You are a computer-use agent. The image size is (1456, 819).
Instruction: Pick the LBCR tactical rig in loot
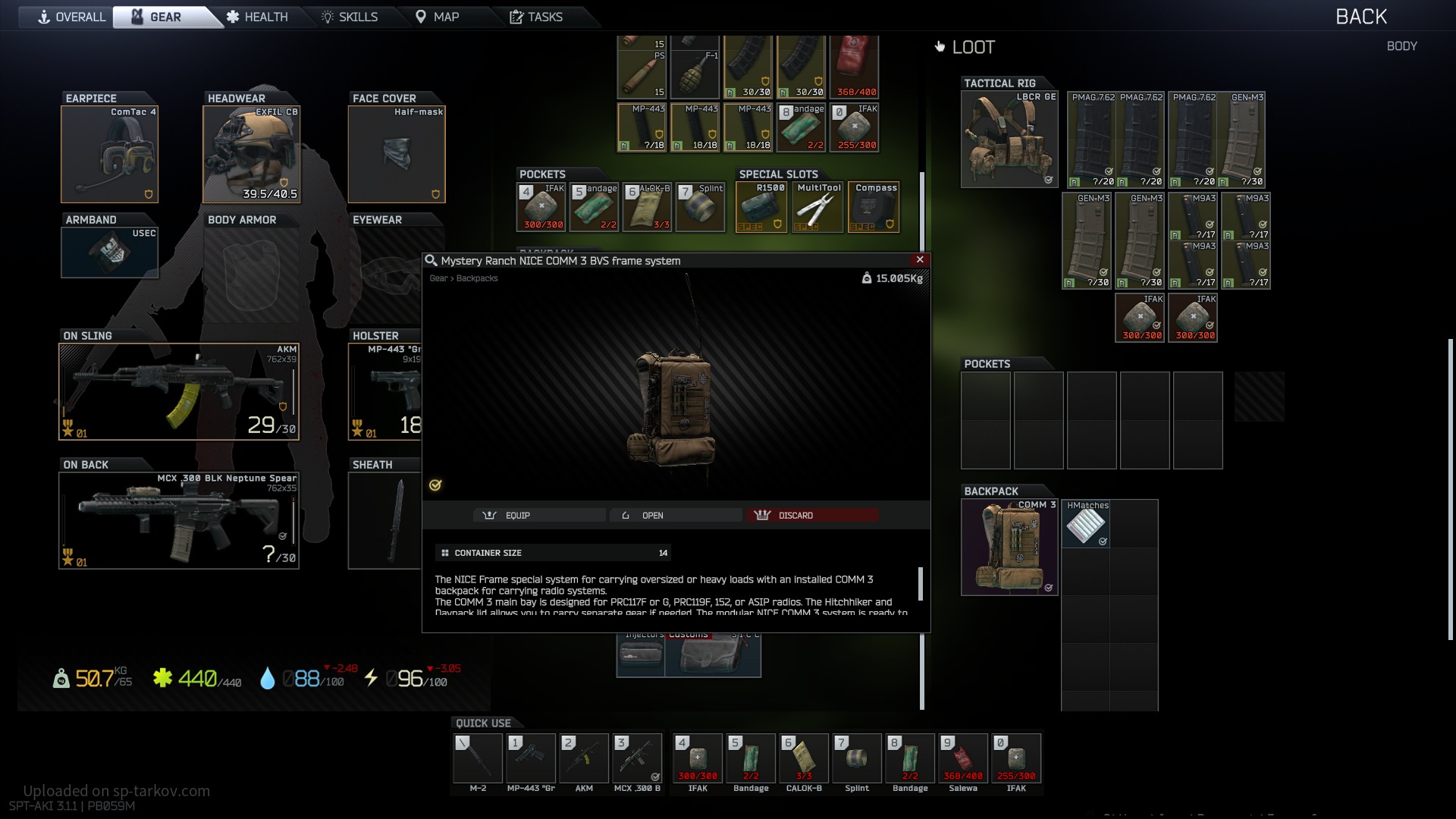tap(1009, 140)
